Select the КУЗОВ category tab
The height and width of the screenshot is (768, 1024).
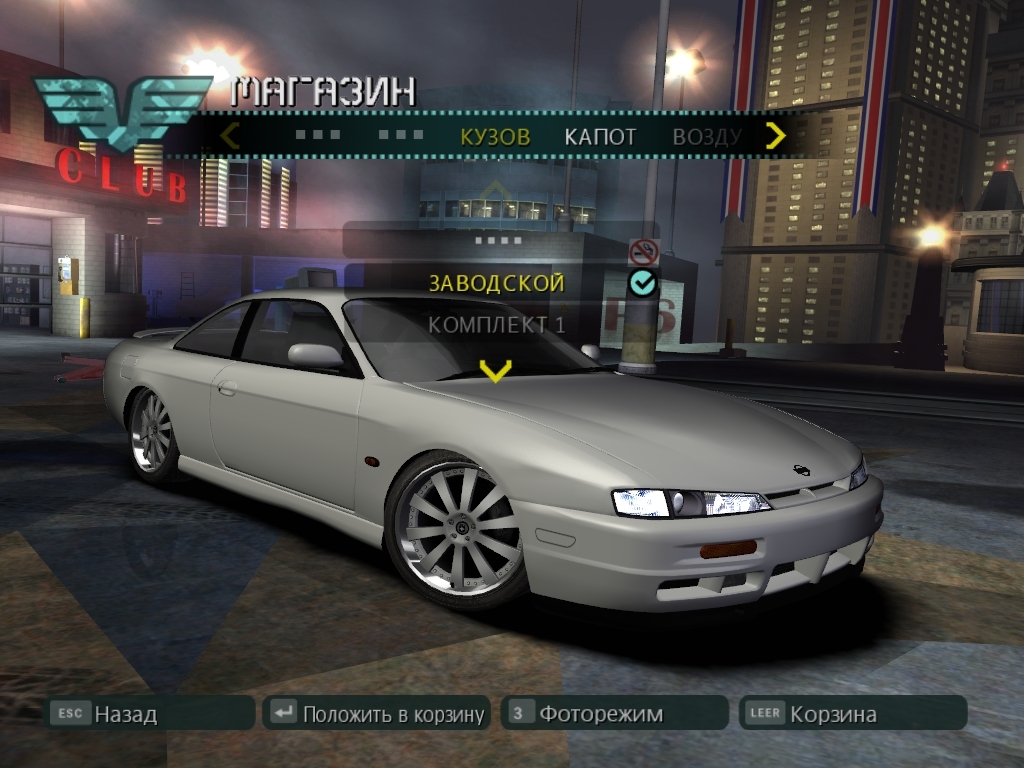[495, 137]
